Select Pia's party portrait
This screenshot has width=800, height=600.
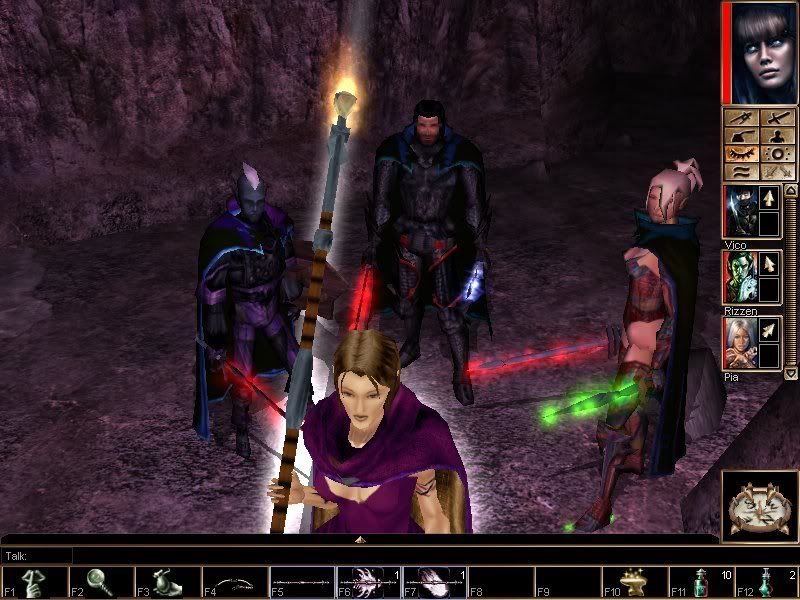click(x=741, y=343)
